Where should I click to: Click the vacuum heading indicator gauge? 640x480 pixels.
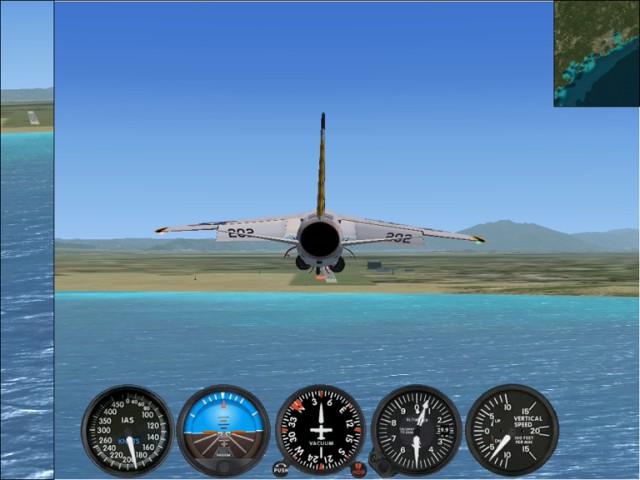(320, 429)
